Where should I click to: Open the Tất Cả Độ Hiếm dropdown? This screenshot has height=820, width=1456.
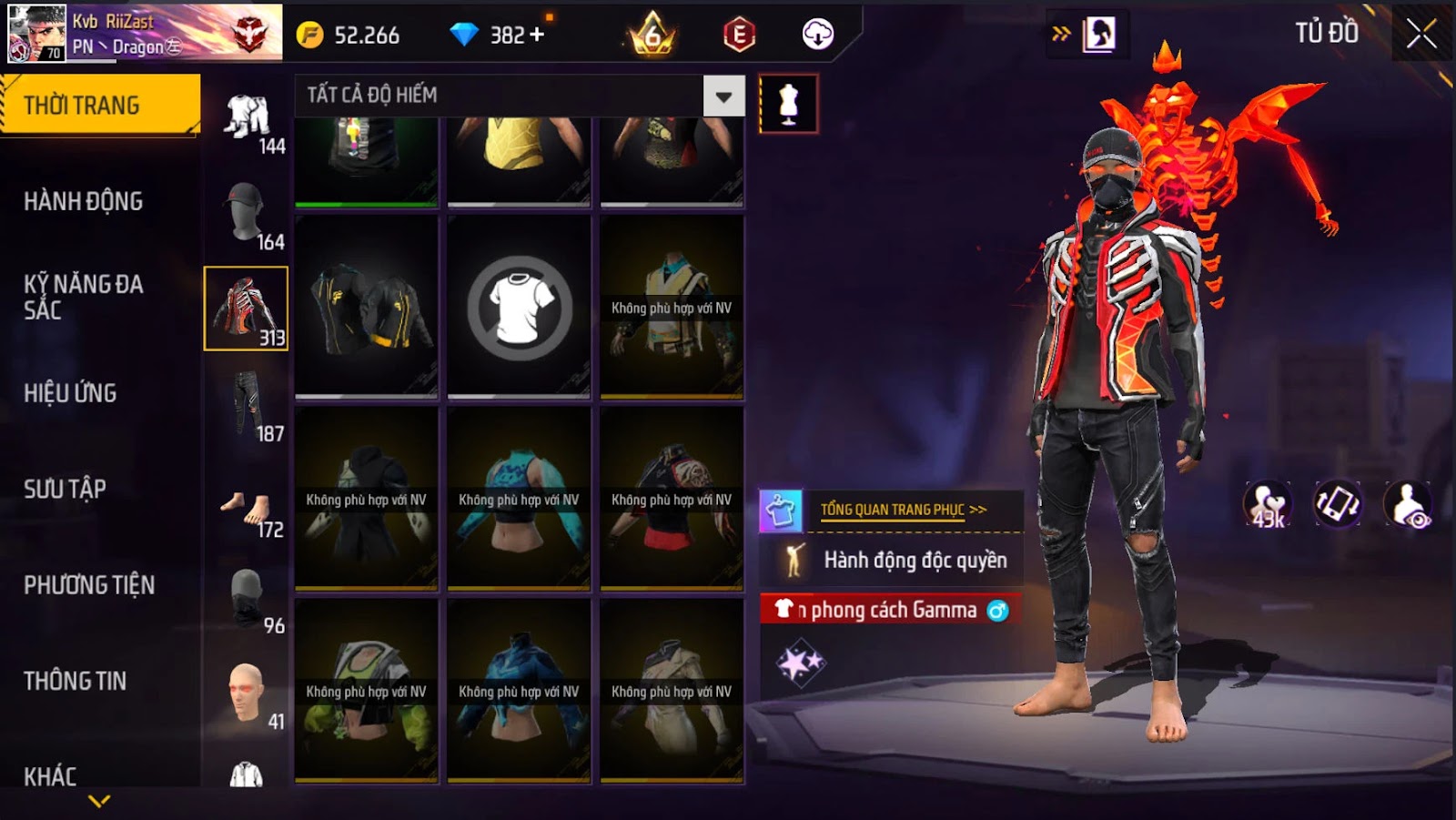coord(723,96)
